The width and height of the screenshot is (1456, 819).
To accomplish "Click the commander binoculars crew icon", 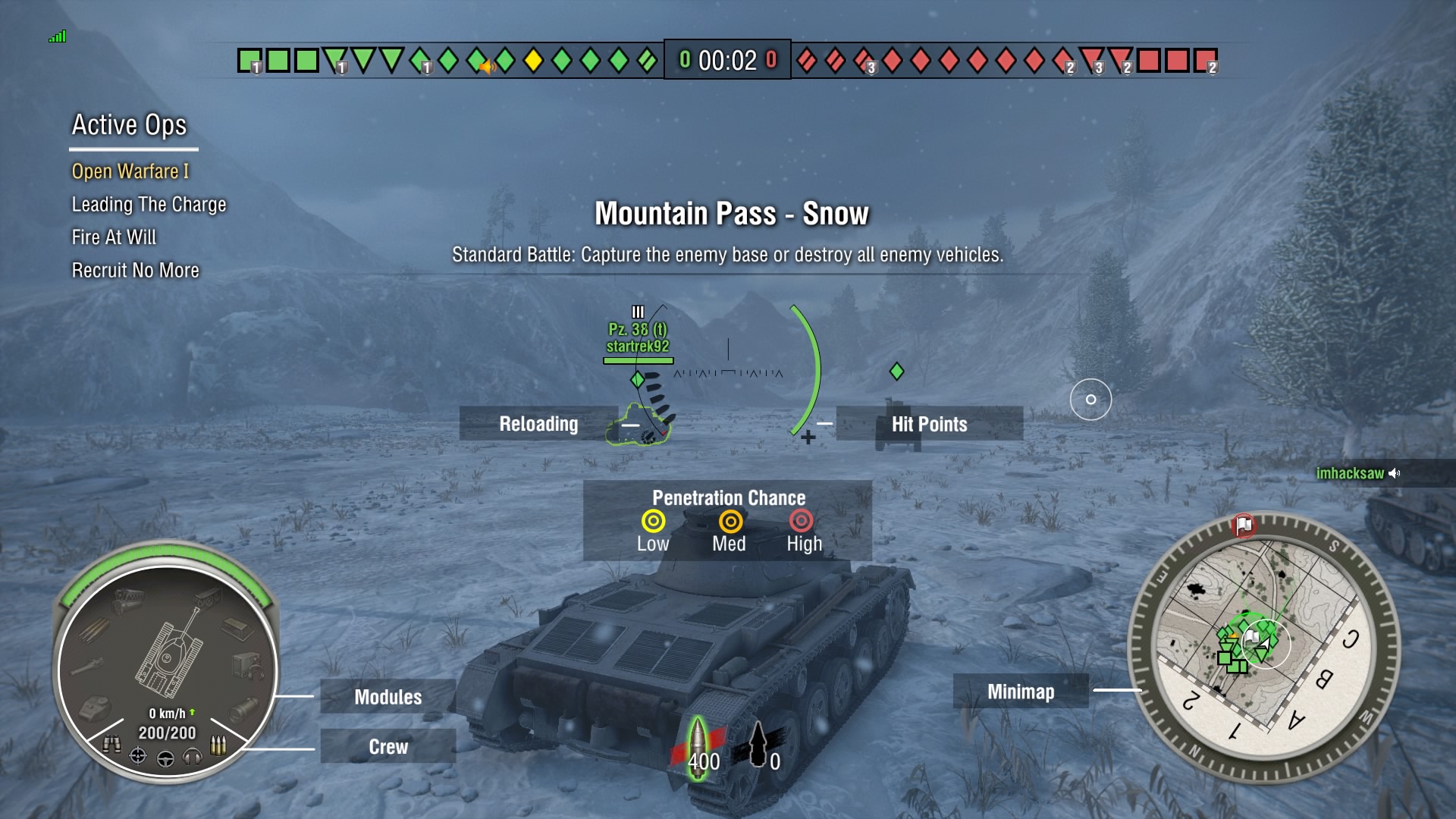I will (113, 743).
